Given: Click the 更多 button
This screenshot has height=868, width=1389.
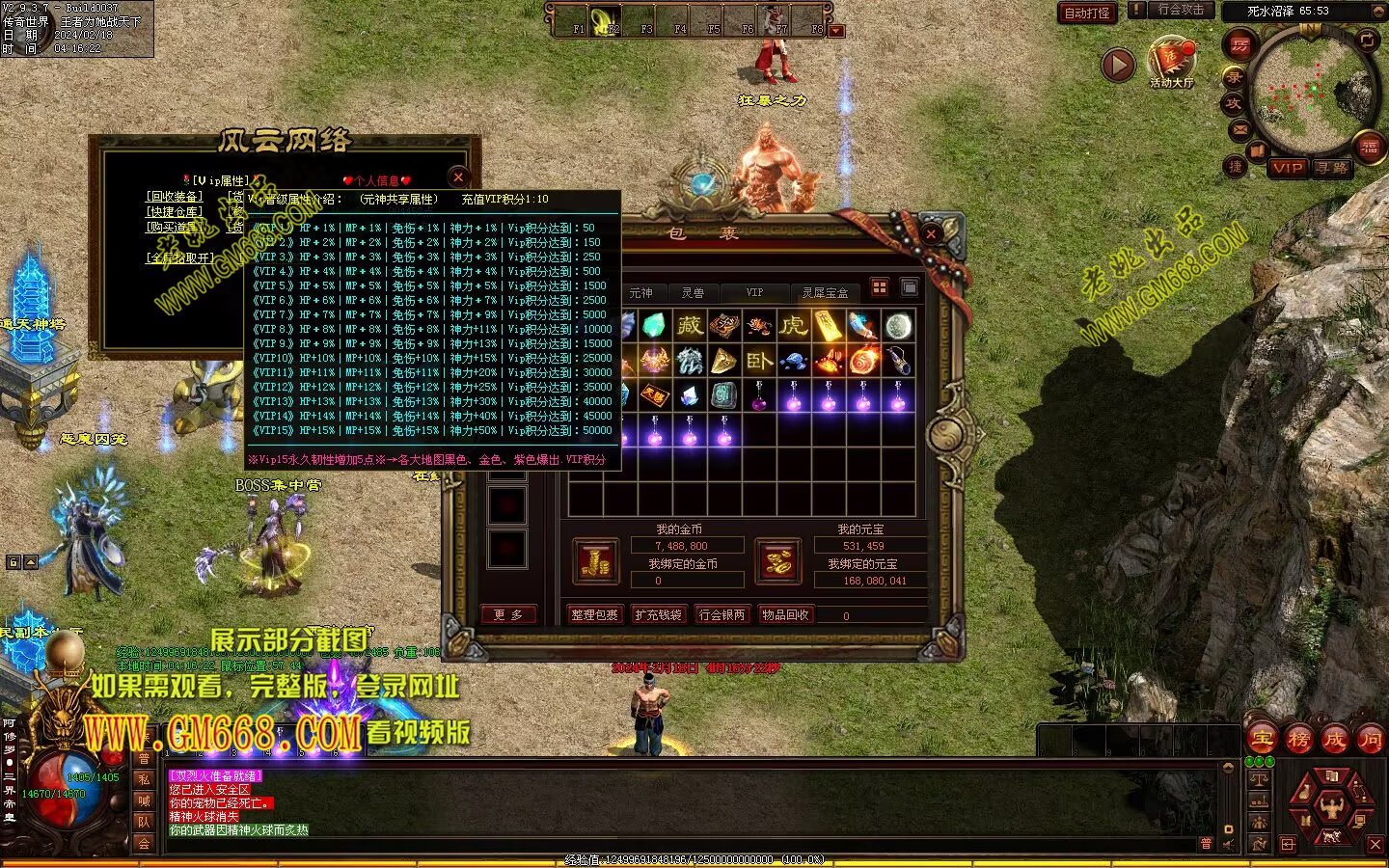Looking at the screenshot, I should click(x=507, y=614).
